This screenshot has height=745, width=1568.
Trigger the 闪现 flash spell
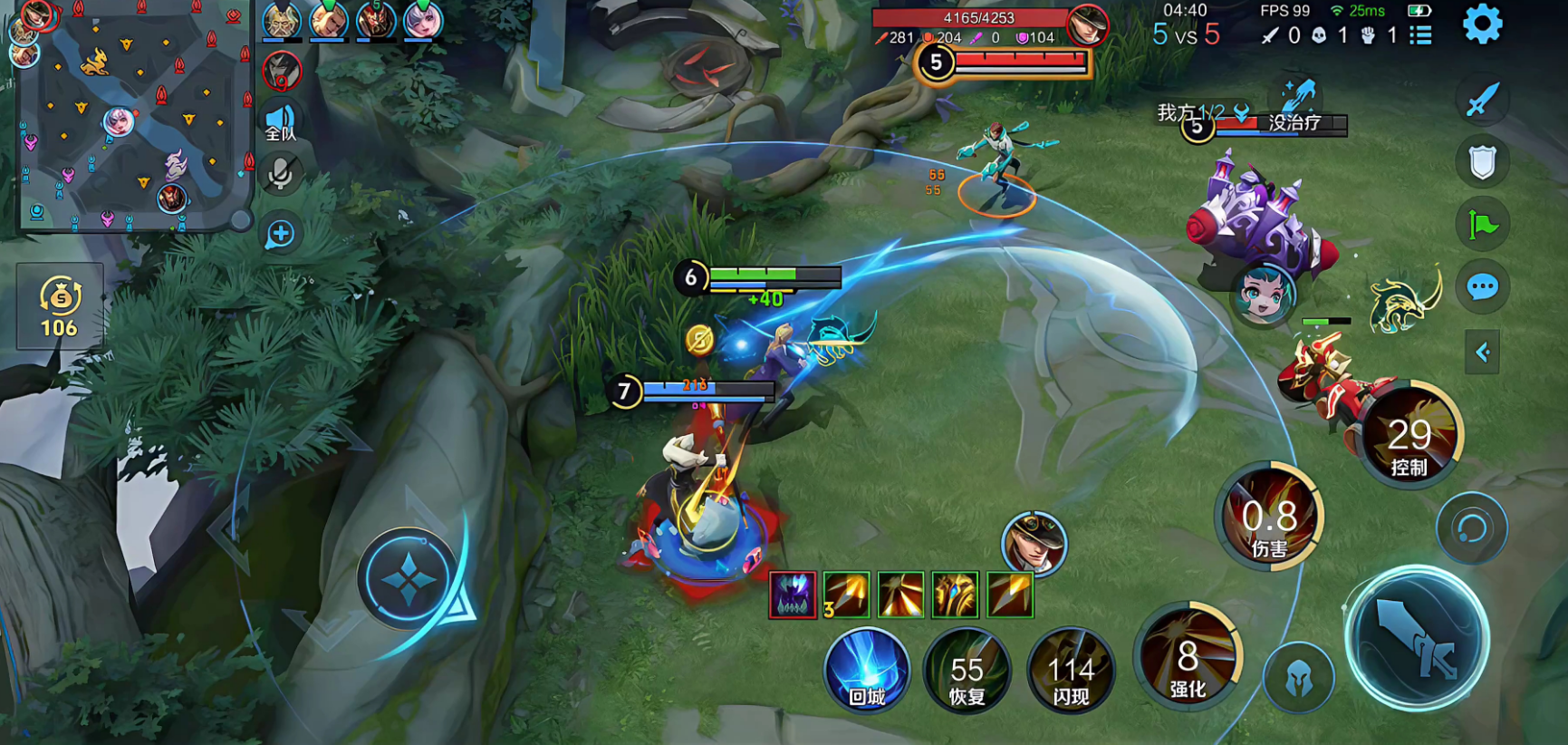coord(1071,672)
